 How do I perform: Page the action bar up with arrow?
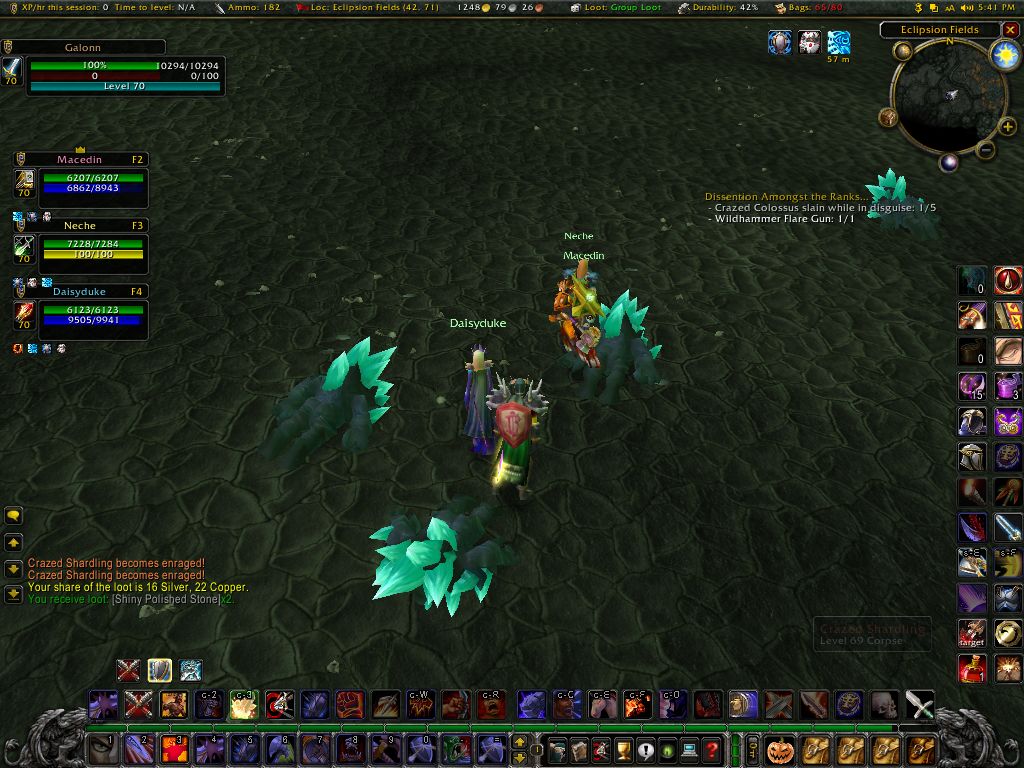coord(520,742)
